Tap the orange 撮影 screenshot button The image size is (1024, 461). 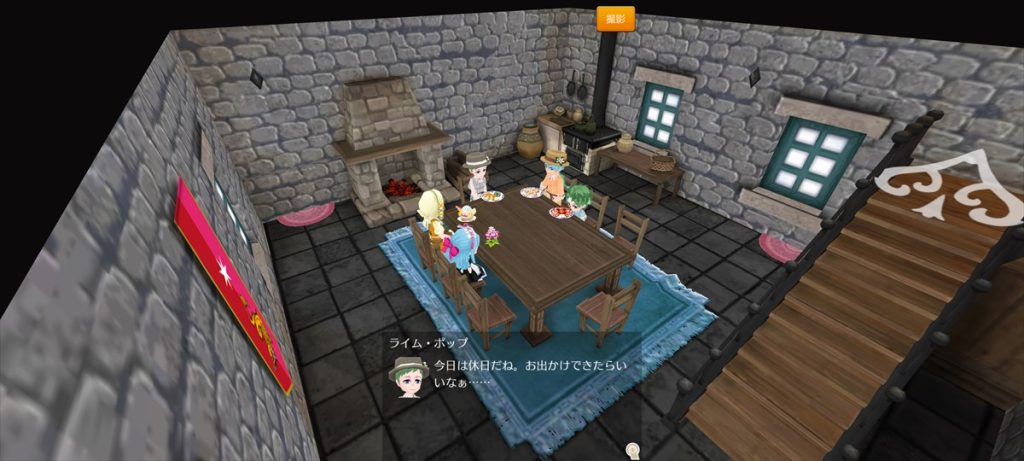tap(615, 18)
